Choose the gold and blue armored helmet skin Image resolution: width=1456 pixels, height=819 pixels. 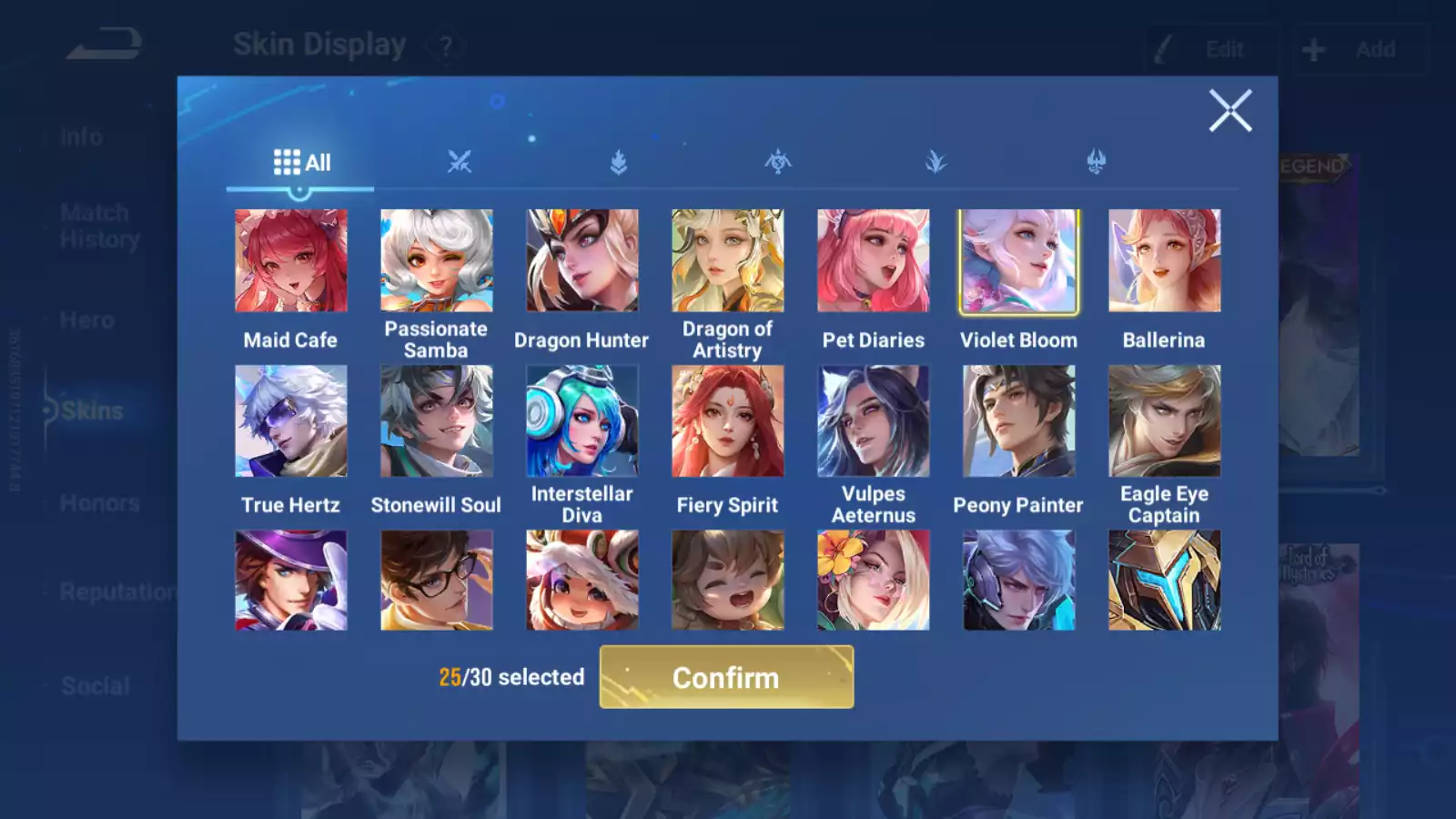[x=1164, y=581]
